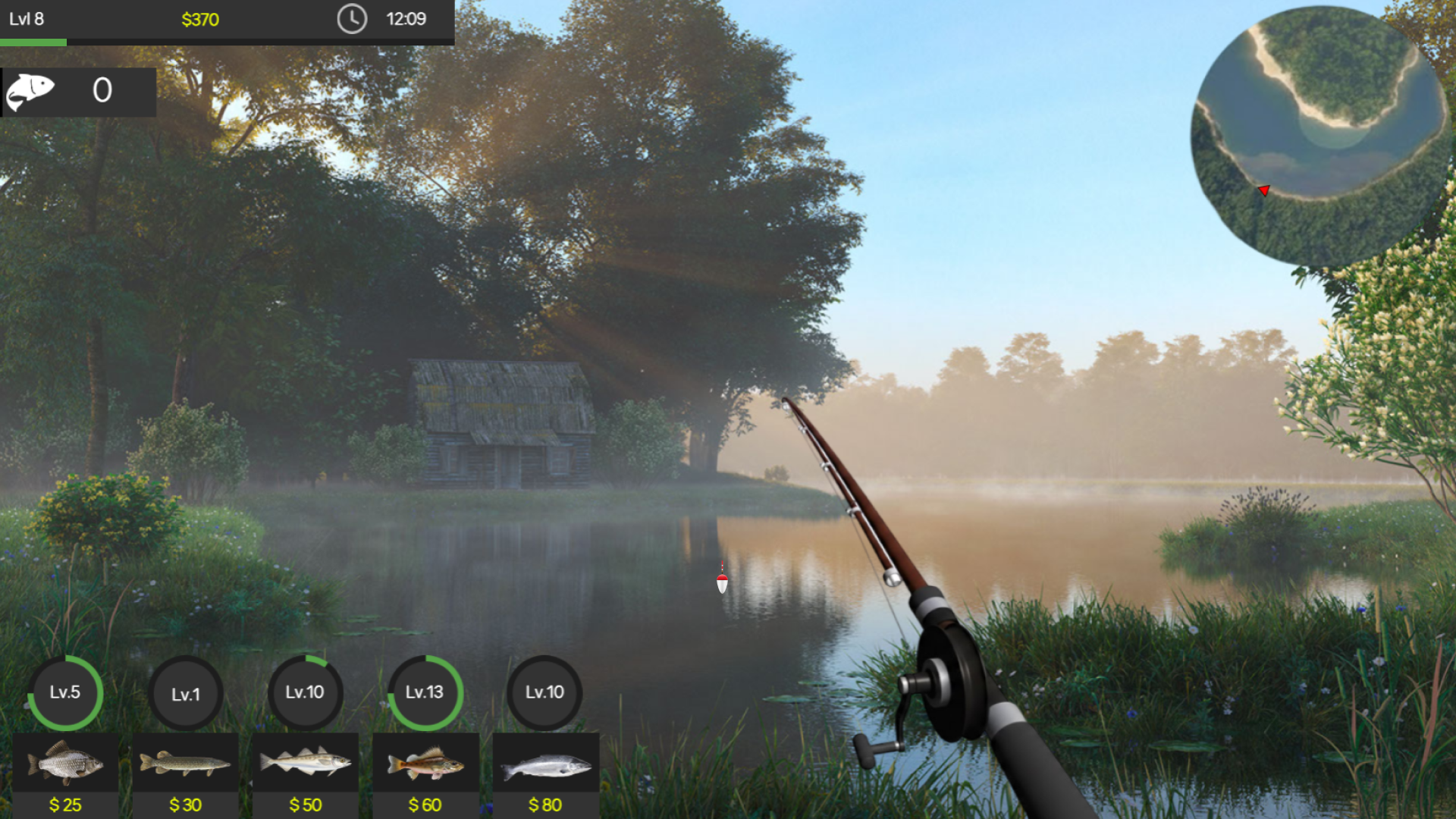This screenshot has width=1456, height=819.
Task: Open the Lv.10 badge above the salmon
Action: pyautogui.click(x=545, y=692)
